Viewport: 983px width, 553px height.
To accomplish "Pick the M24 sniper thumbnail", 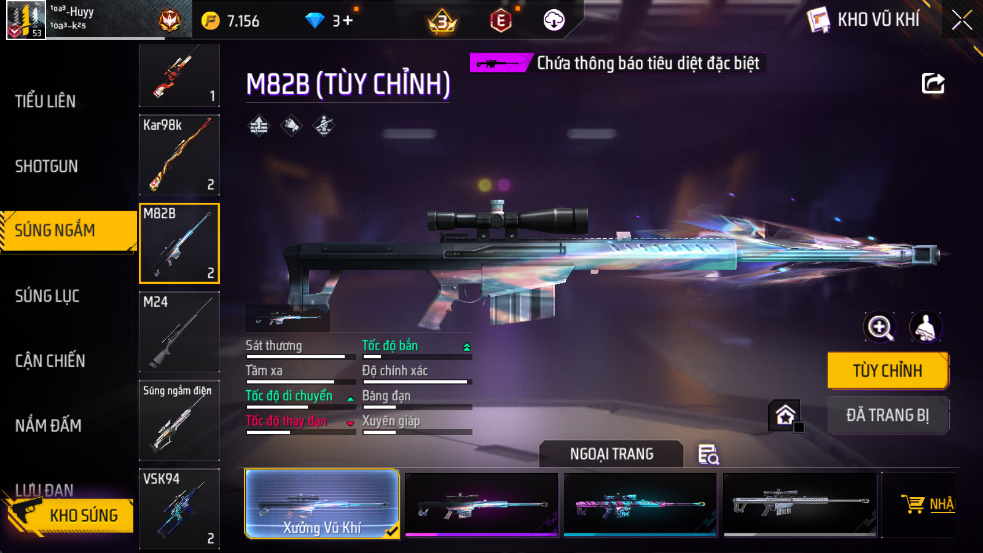I will tap(179, 332).
